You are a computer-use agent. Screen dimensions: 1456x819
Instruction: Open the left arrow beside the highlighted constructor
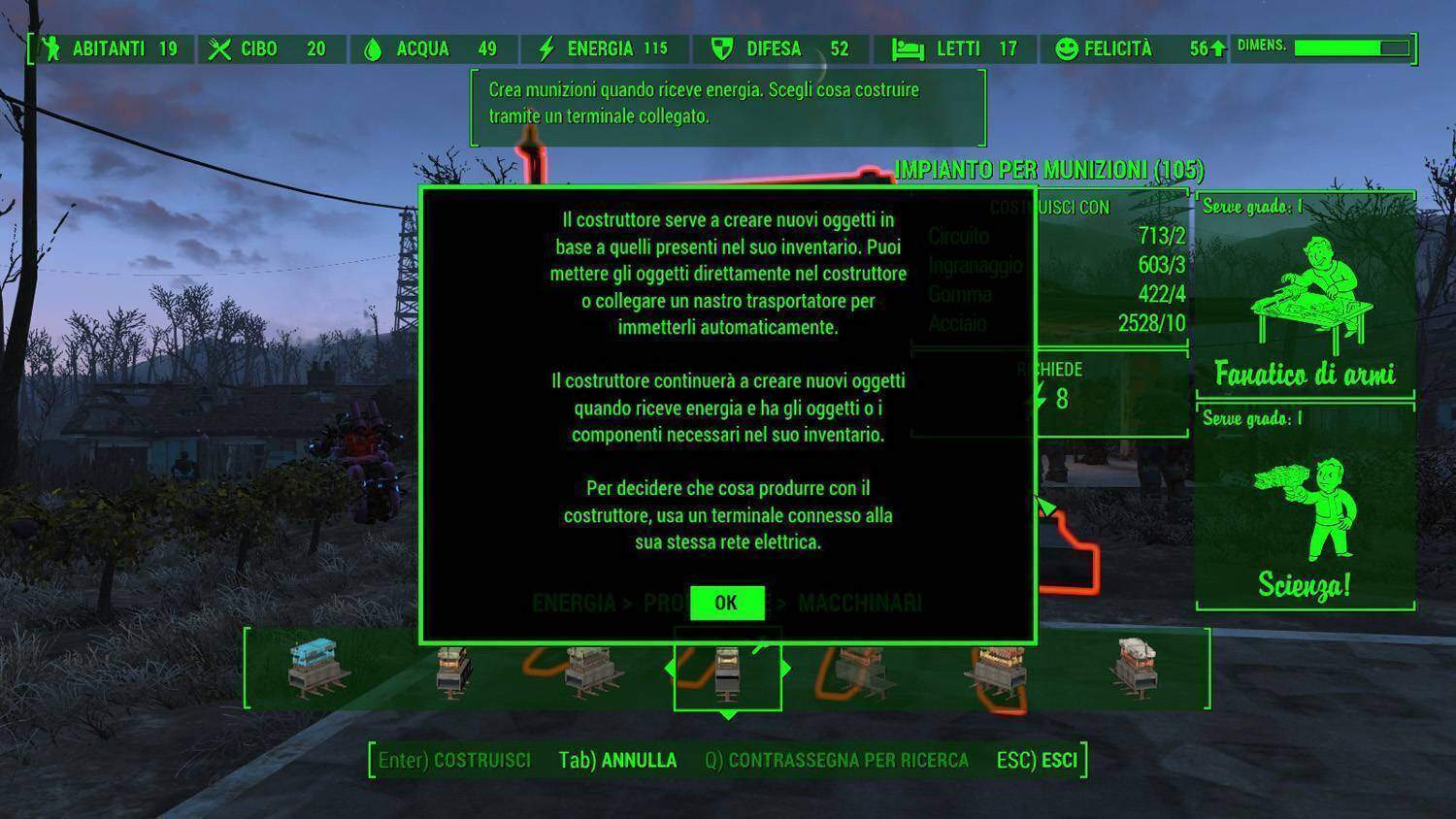click(x=670, y=668)
